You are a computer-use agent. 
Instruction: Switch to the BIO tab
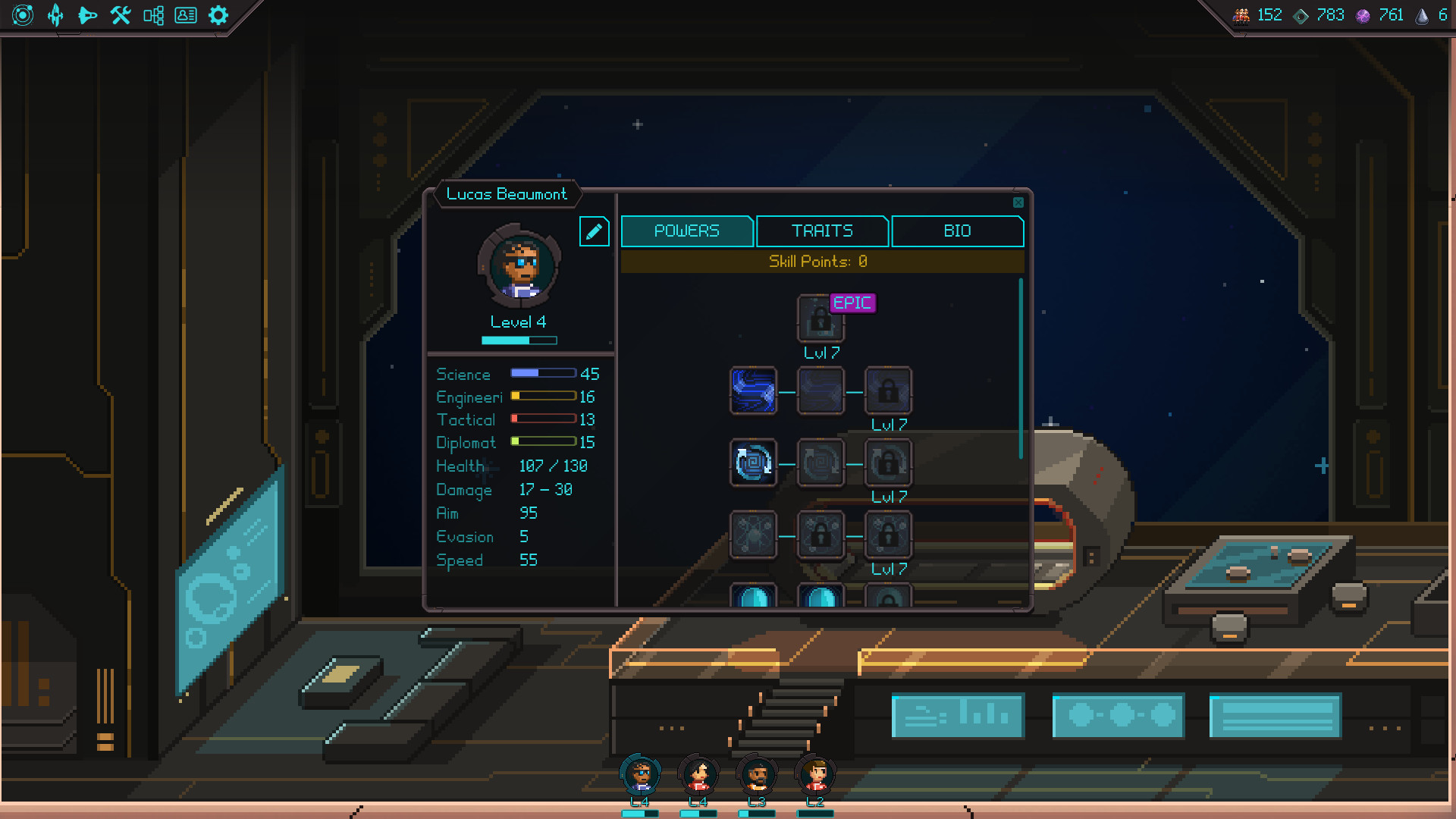coord(958,231)
